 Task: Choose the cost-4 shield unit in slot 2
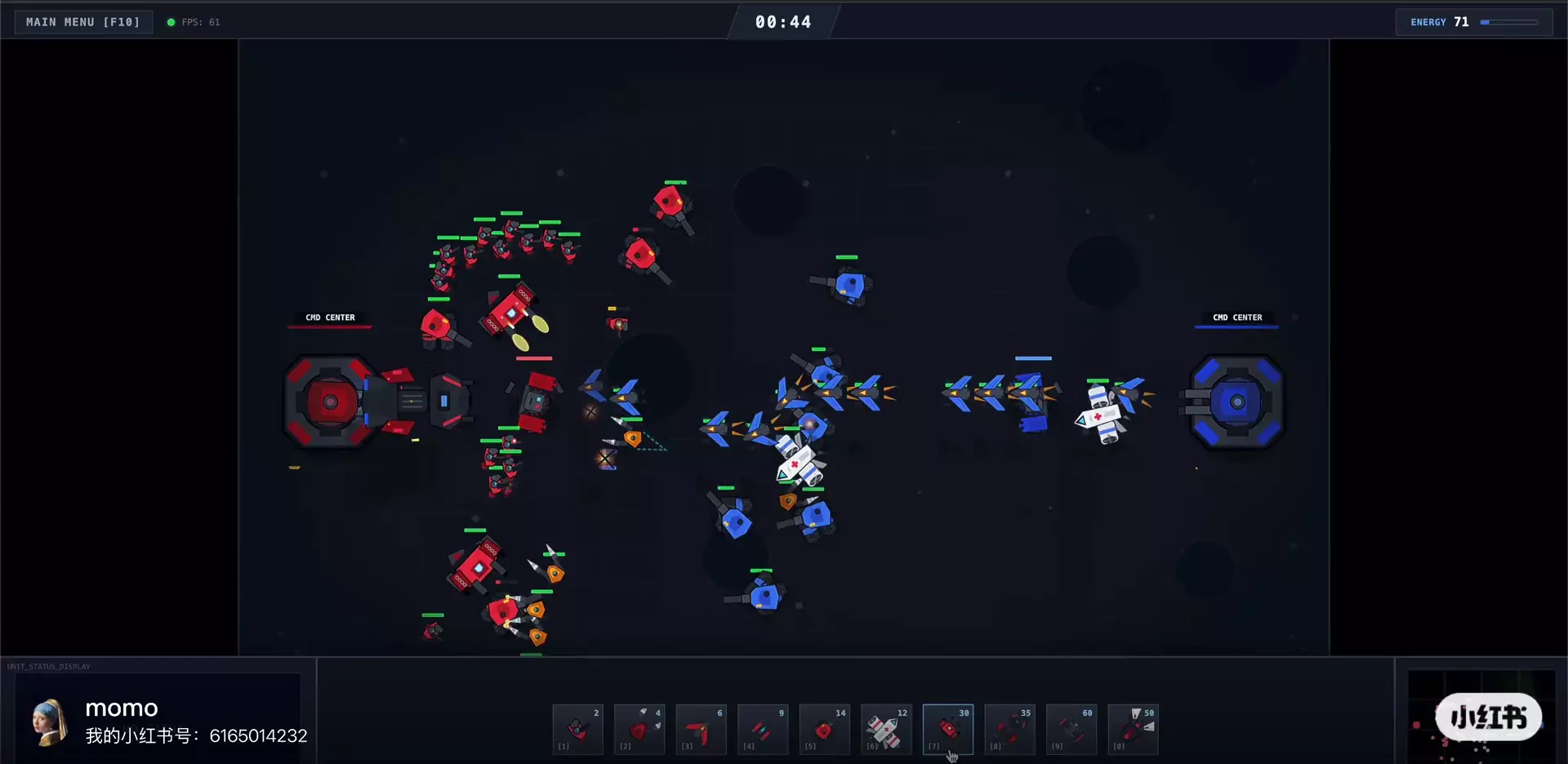[639, 729]
